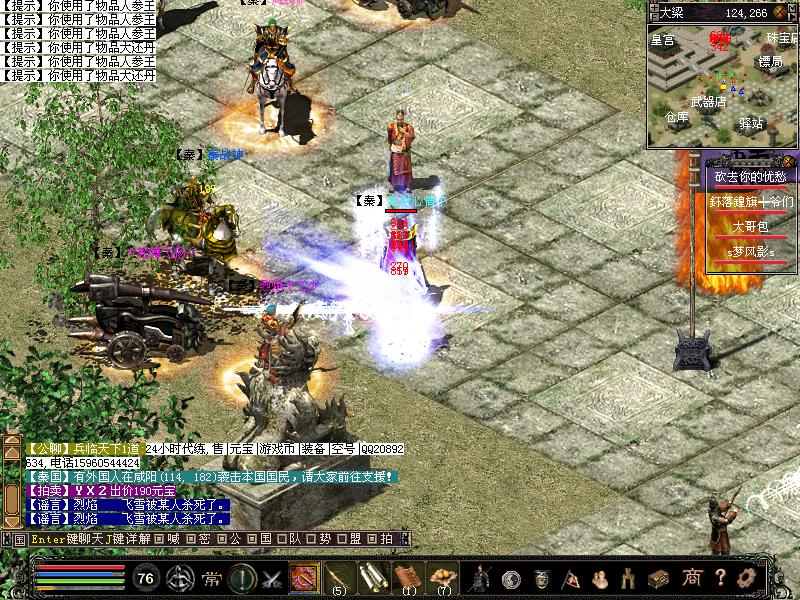Toggle the crossed swords attack mode icon
Image resolution: width=800 pixels, height=600 pixels.
pyautogui.click(x=272, y=578)
